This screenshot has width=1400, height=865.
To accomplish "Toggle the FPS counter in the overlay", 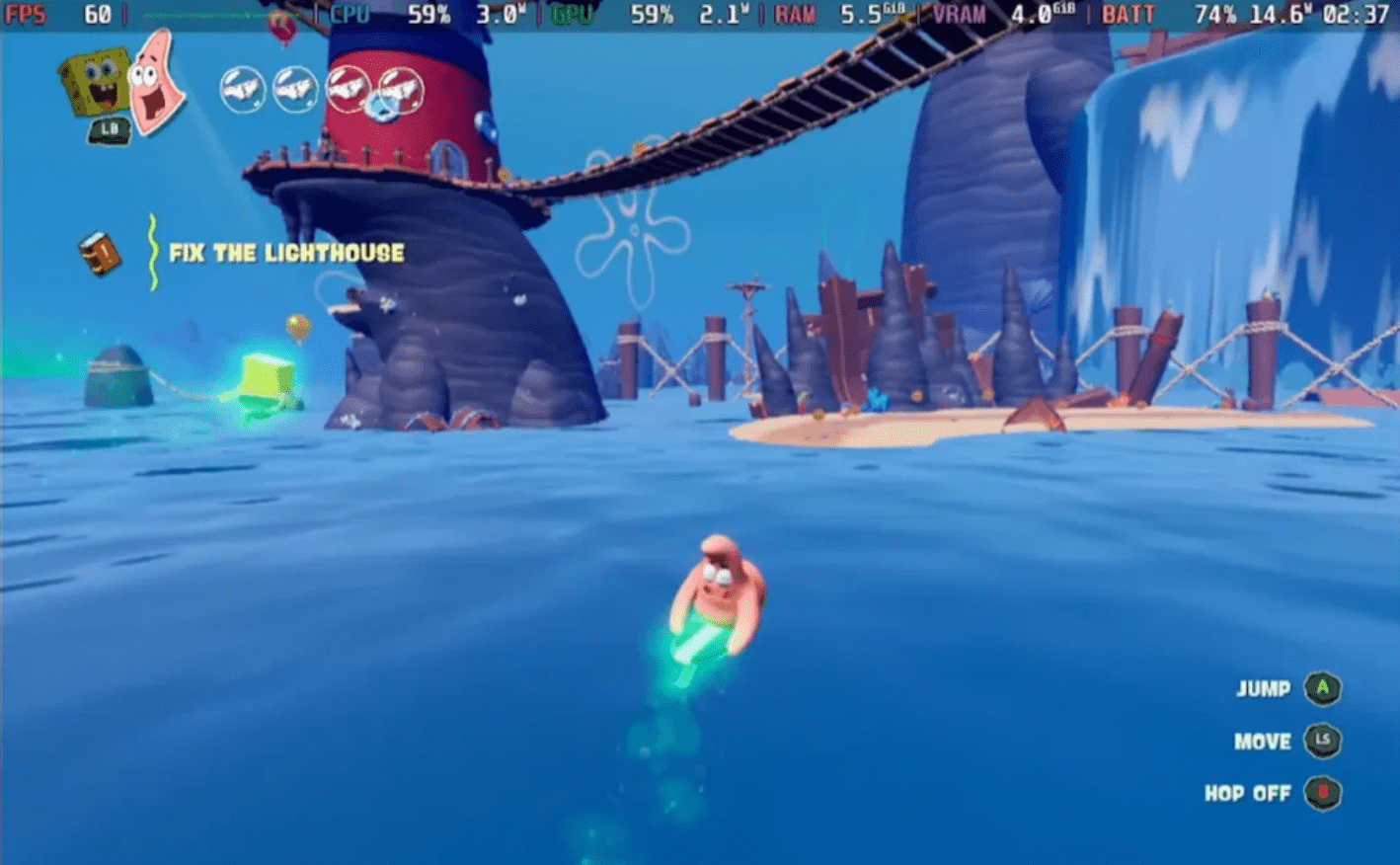I will (x=26, y=13).
